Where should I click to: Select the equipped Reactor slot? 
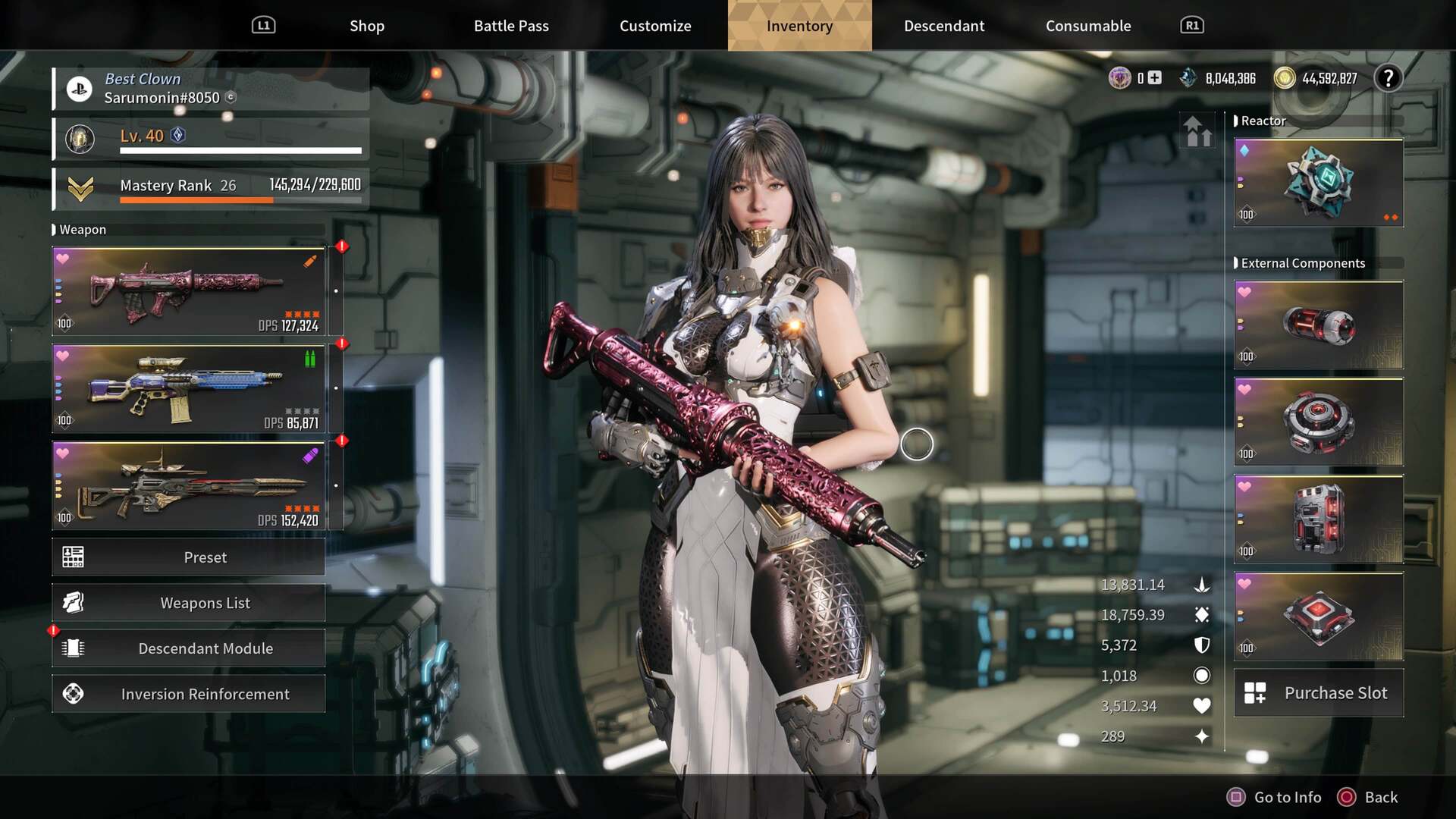pos(1319,183)
